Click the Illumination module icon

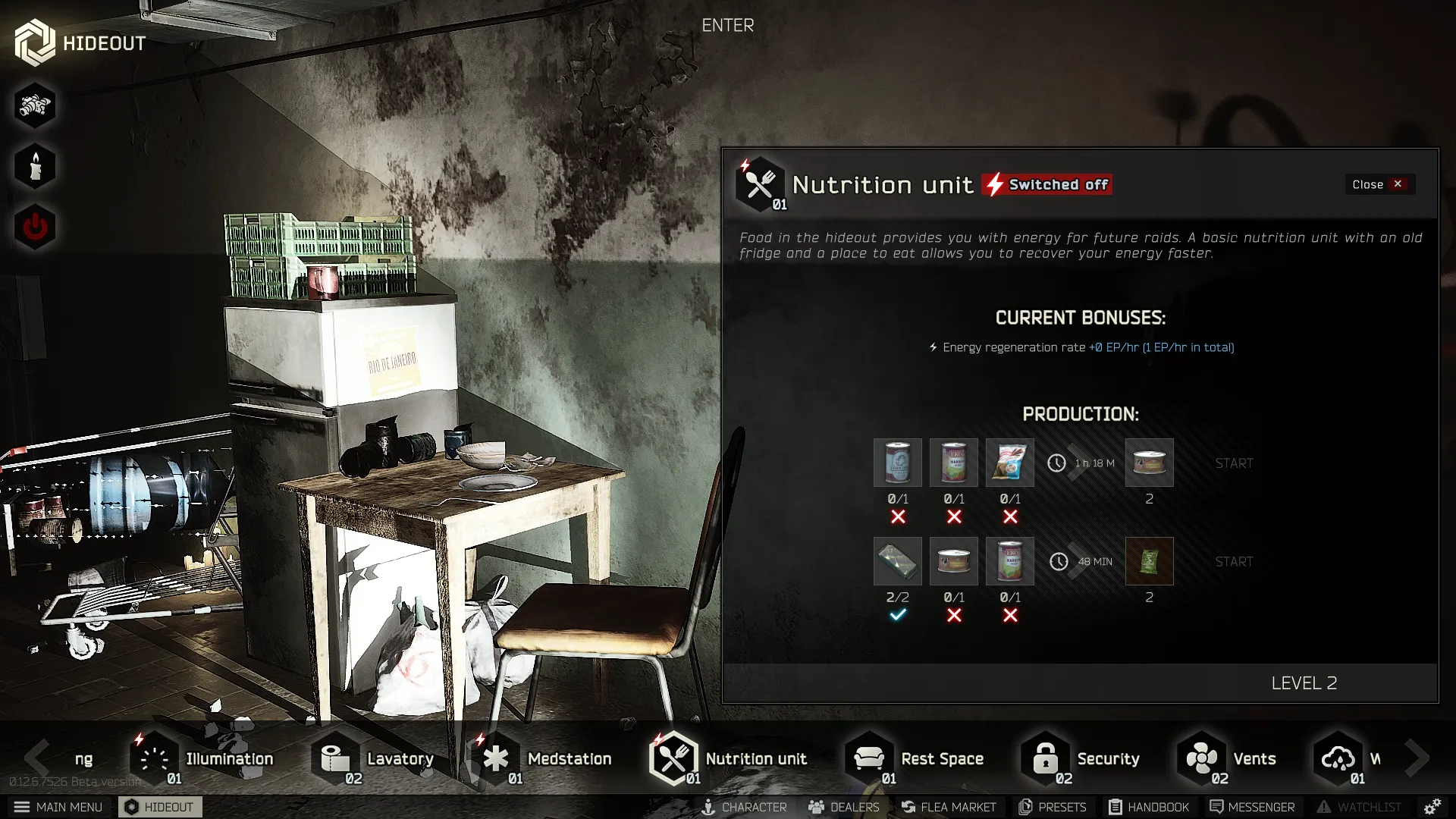(155, 758)
